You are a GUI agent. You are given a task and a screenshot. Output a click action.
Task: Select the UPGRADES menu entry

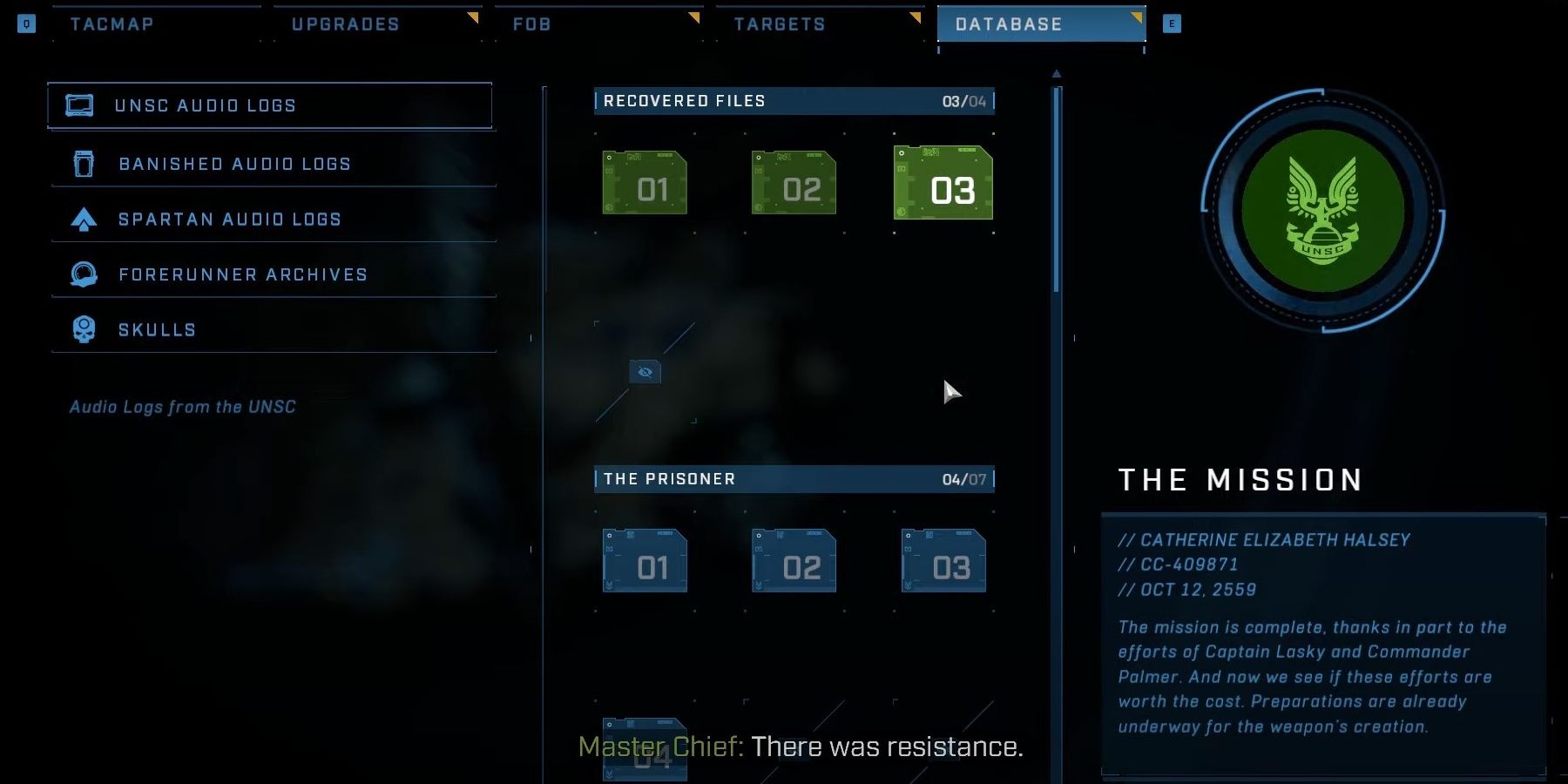pos(348,24)
